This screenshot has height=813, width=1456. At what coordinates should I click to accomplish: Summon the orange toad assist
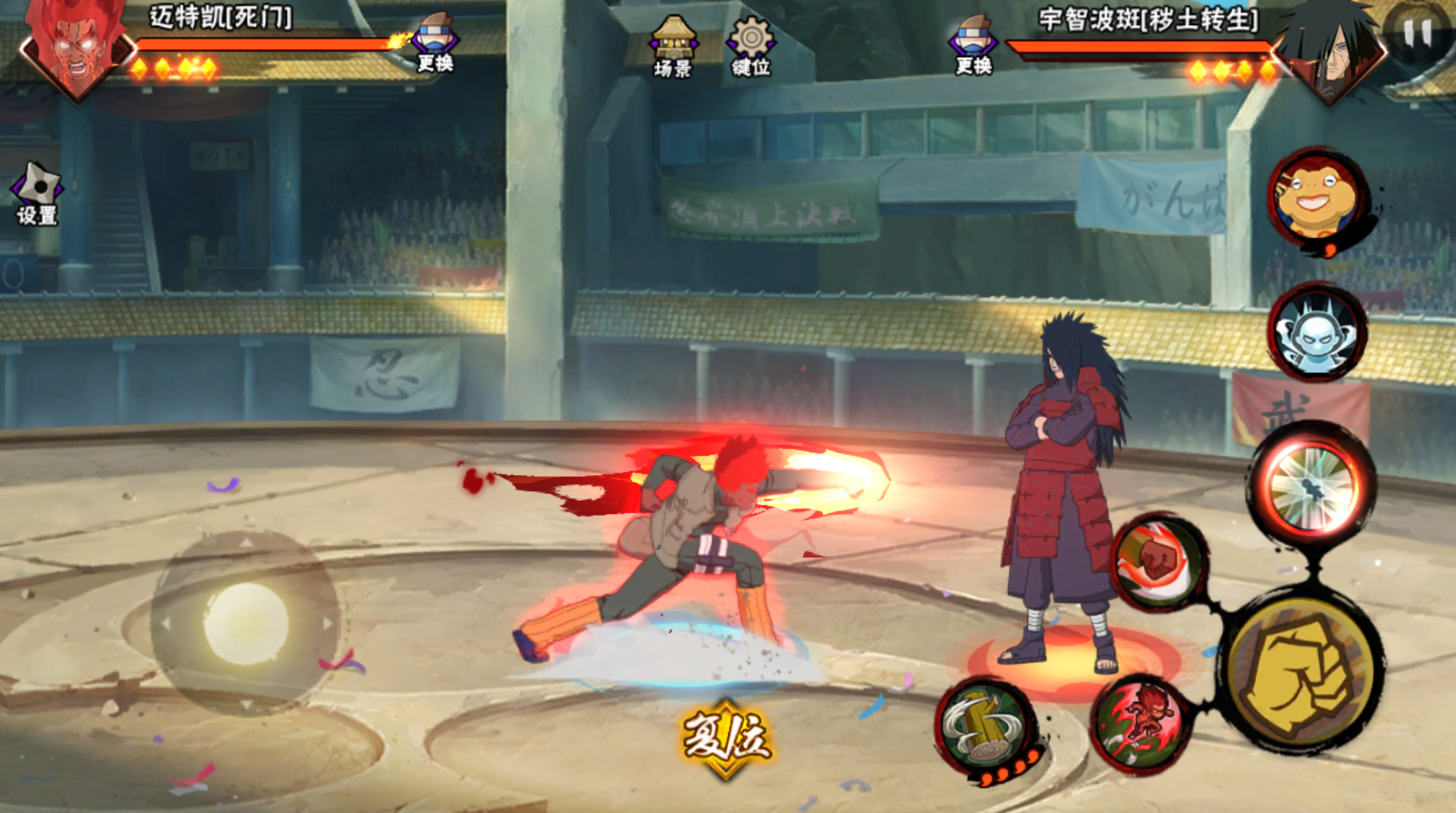1317,199
